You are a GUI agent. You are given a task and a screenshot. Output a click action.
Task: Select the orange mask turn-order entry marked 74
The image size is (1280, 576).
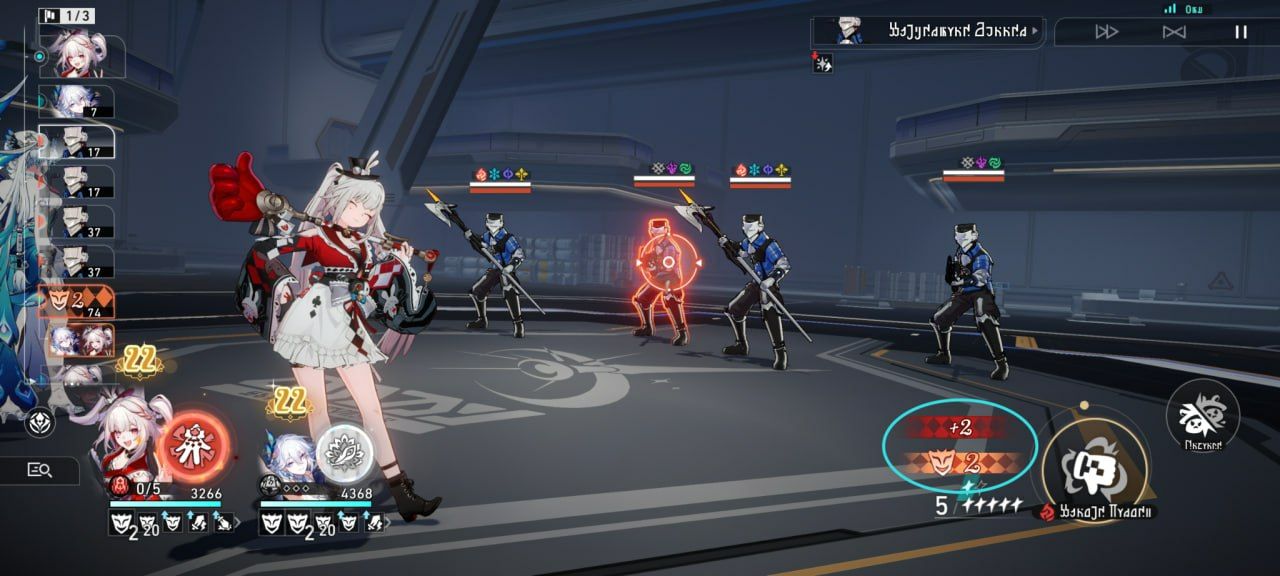pyautogui.click(x=76, y=302)
